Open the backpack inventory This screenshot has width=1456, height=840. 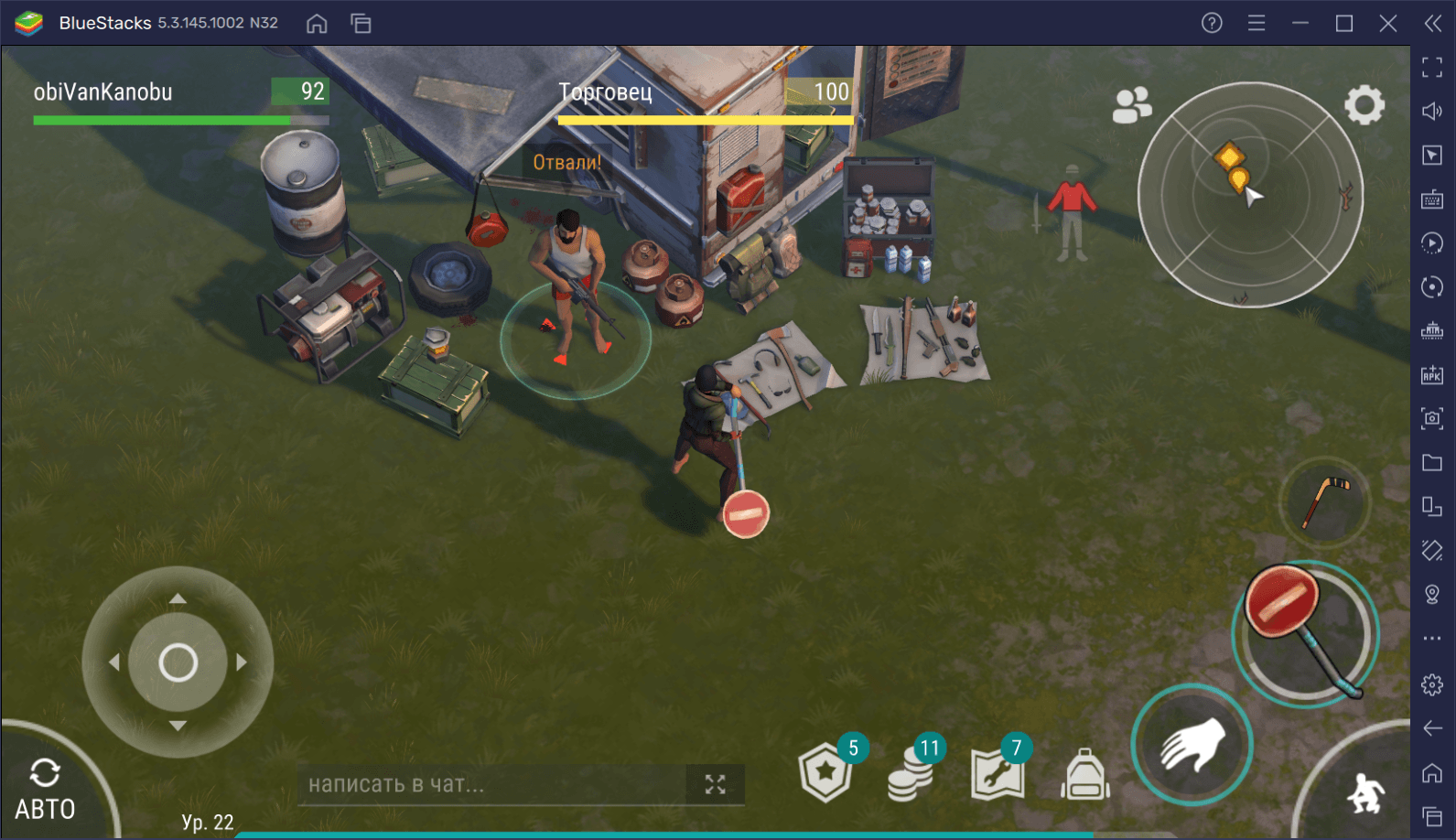(x=1084, y=776)
